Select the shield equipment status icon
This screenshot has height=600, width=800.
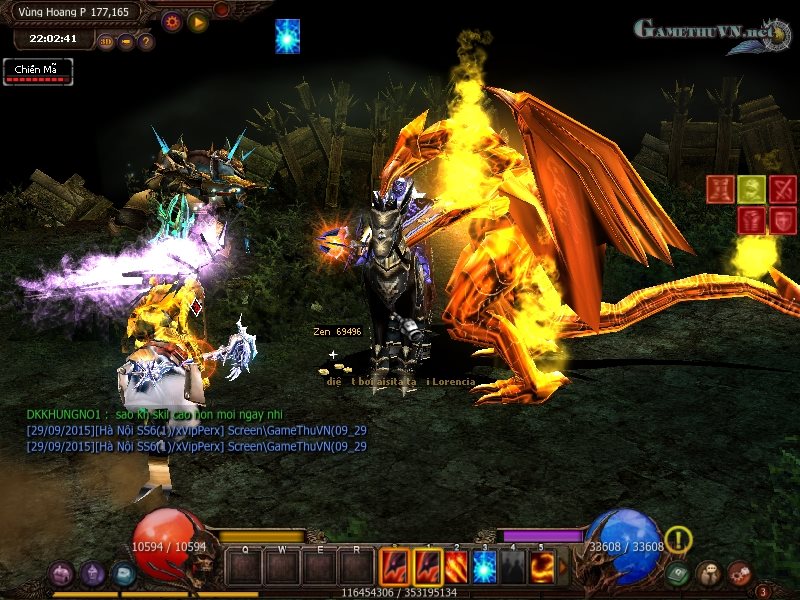(x=782, y=220)
